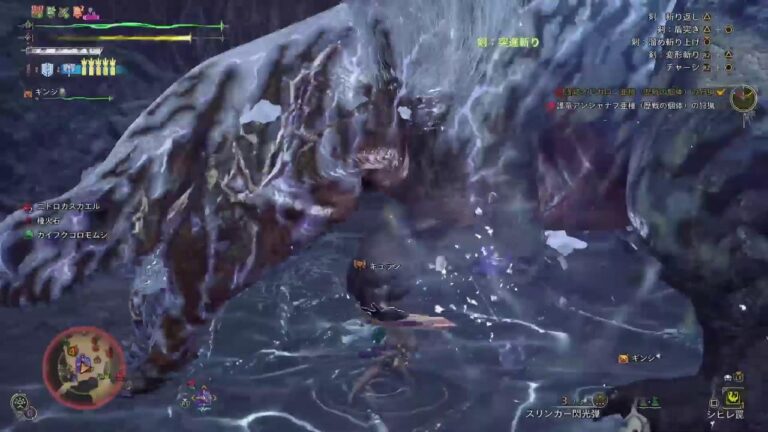Open the circular minimap

tap(84, 367)
